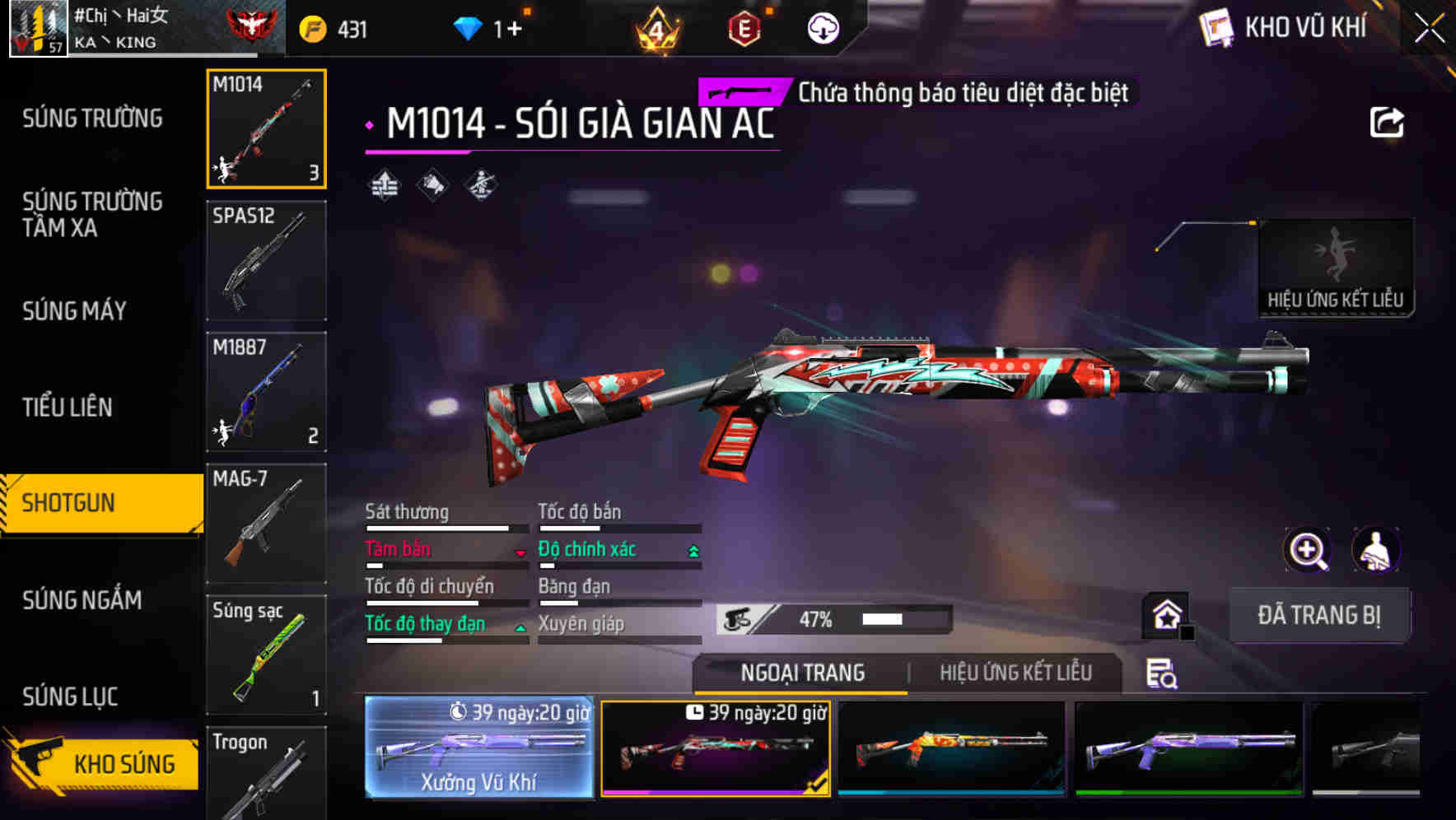Open the zoom magnifier preview icon
This screenshot has width=1456, height=820.
(1307, 550)
